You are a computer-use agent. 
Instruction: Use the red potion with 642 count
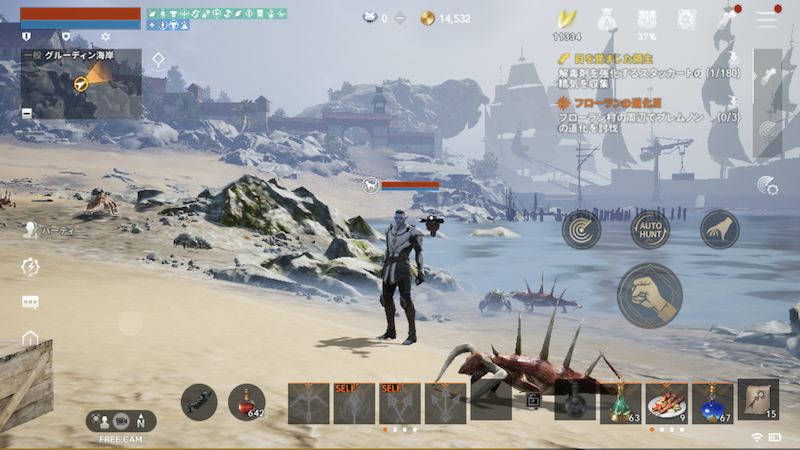click(x=247, y=402)
